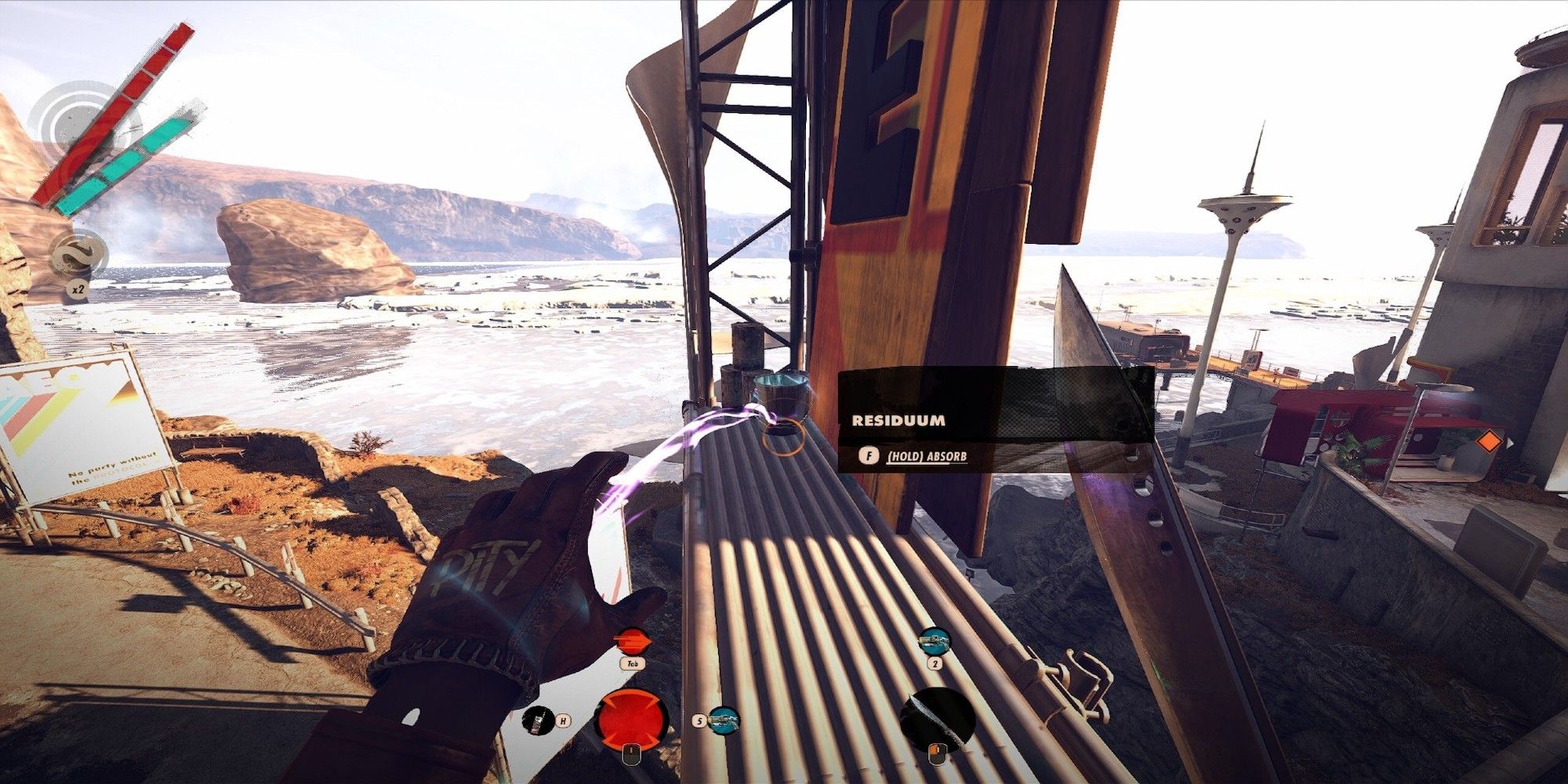Click the grenade icon beside the H keybind
Screen dimensions: 1568x784
click(x=537, y=723)
